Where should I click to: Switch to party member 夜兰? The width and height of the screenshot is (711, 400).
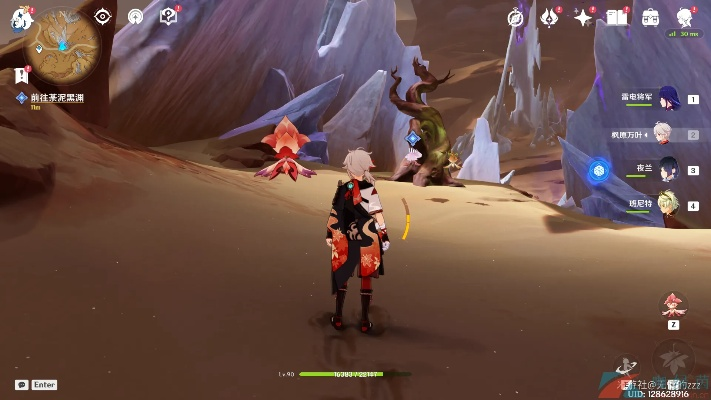(x=665, y=169)
